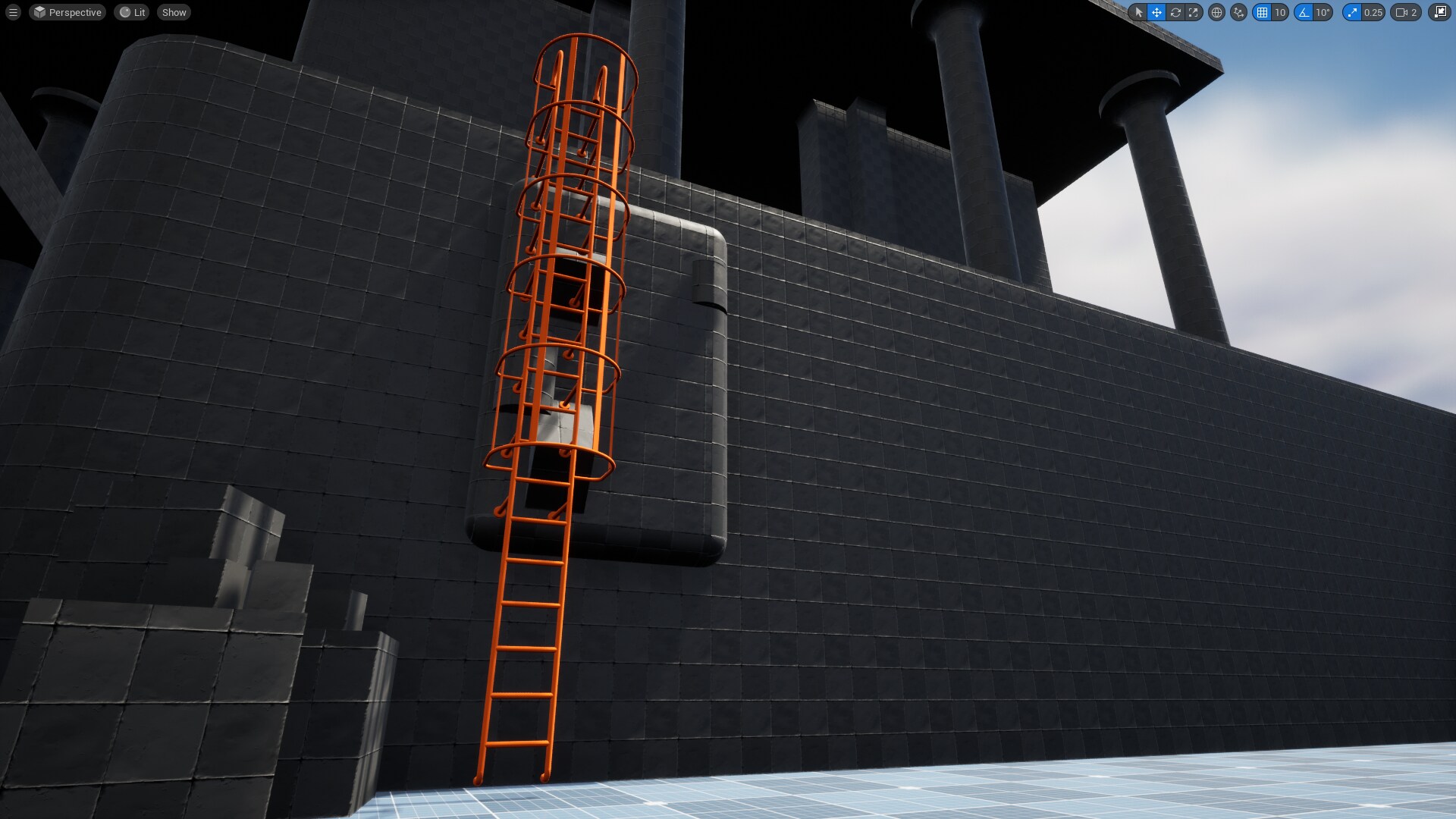Screen dimensions: 1456x819
Task: Maximize the viewport with the corner icon
Action: coord(1438,12)
